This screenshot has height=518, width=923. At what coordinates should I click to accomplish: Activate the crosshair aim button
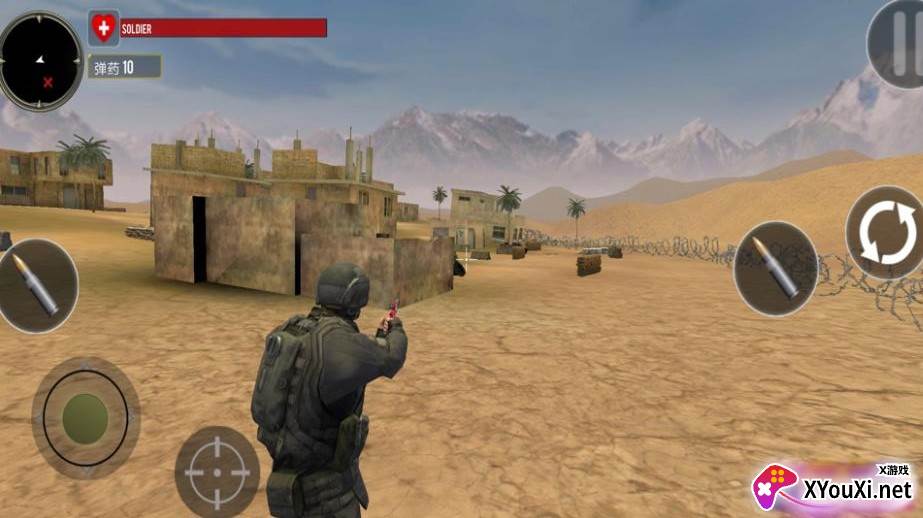coord(217,471)
